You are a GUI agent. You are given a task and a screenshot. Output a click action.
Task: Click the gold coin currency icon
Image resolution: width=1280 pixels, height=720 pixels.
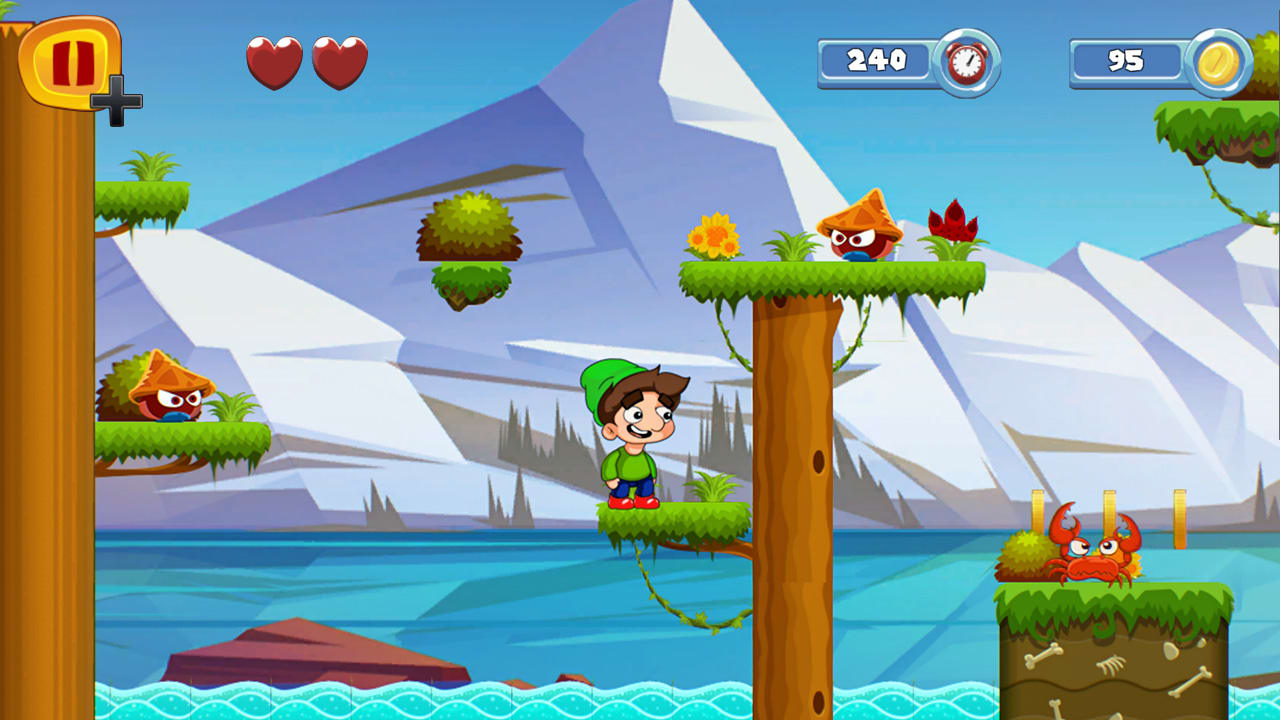[1221, 60]
